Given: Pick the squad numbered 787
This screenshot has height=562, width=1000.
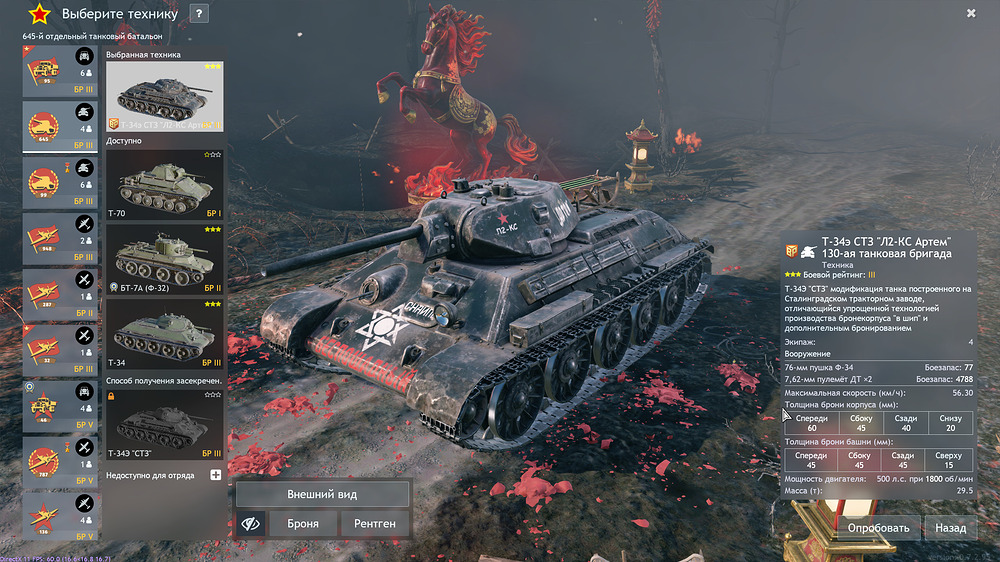Looking at the screenshot, I should (x=60, y=463).
